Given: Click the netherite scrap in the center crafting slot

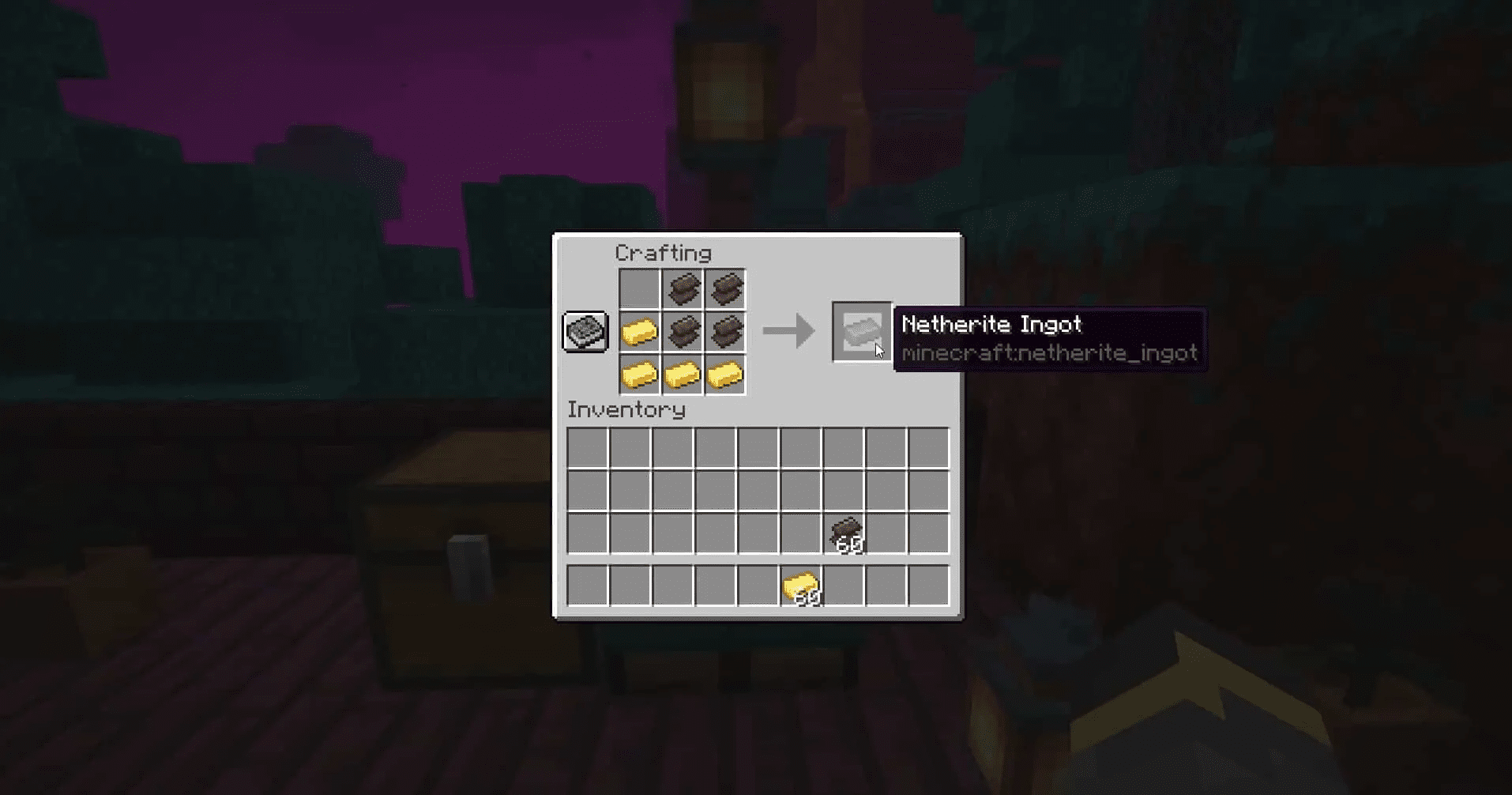Looking at the screenshot, I should (x=683, y=333).
